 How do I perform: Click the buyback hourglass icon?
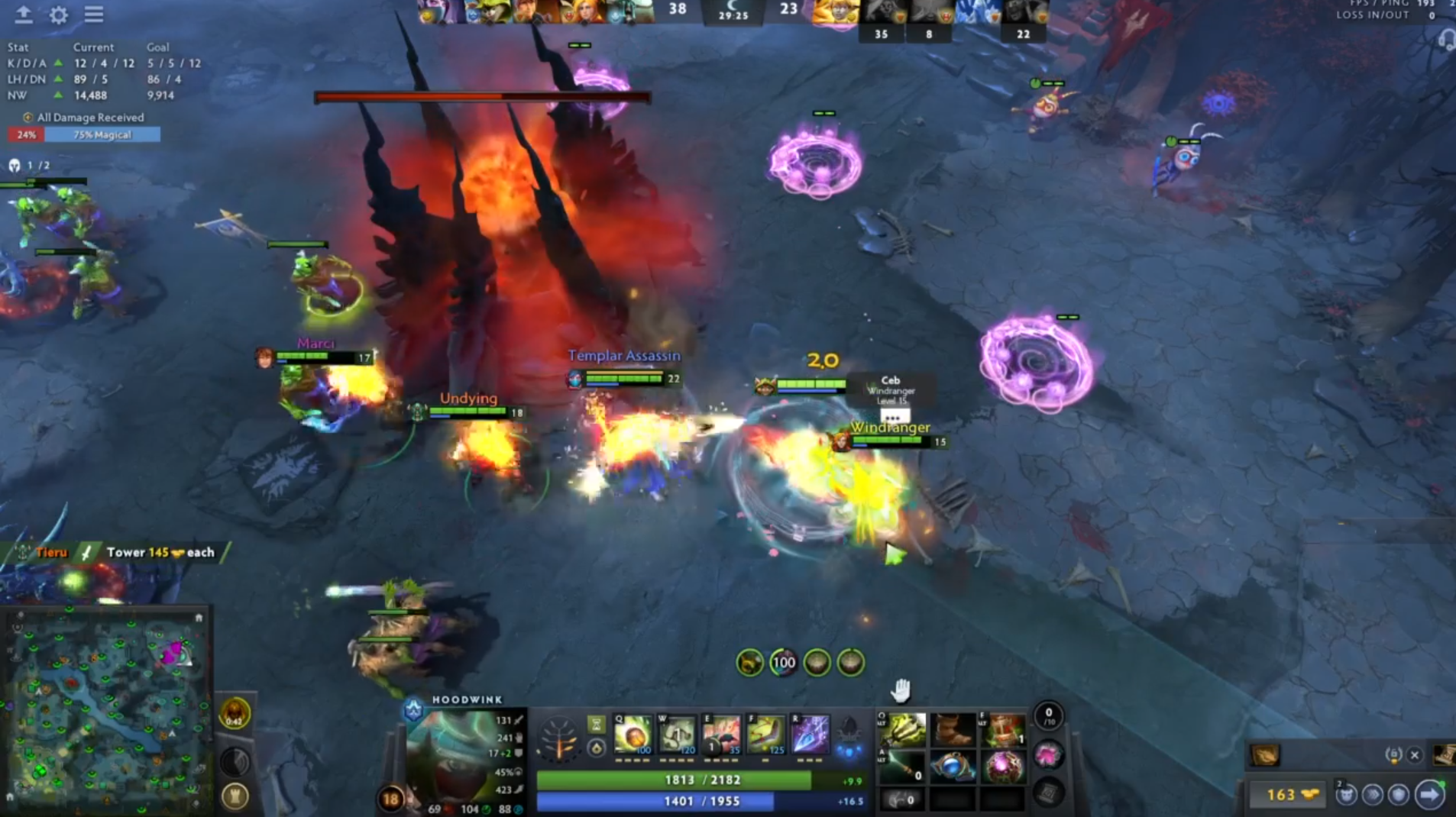(596, 725)
